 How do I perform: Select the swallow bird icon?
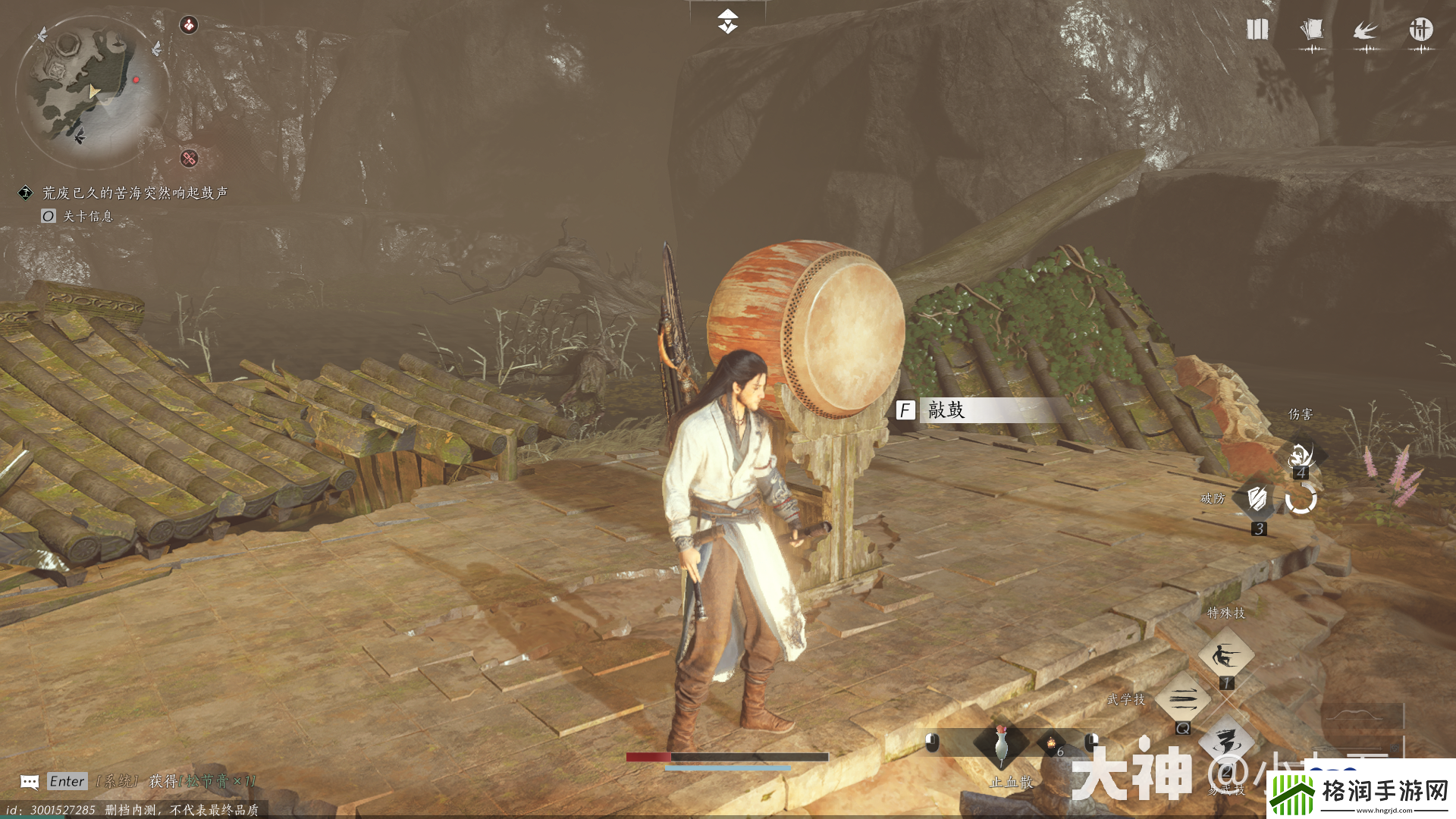(x=1366, y=30)
